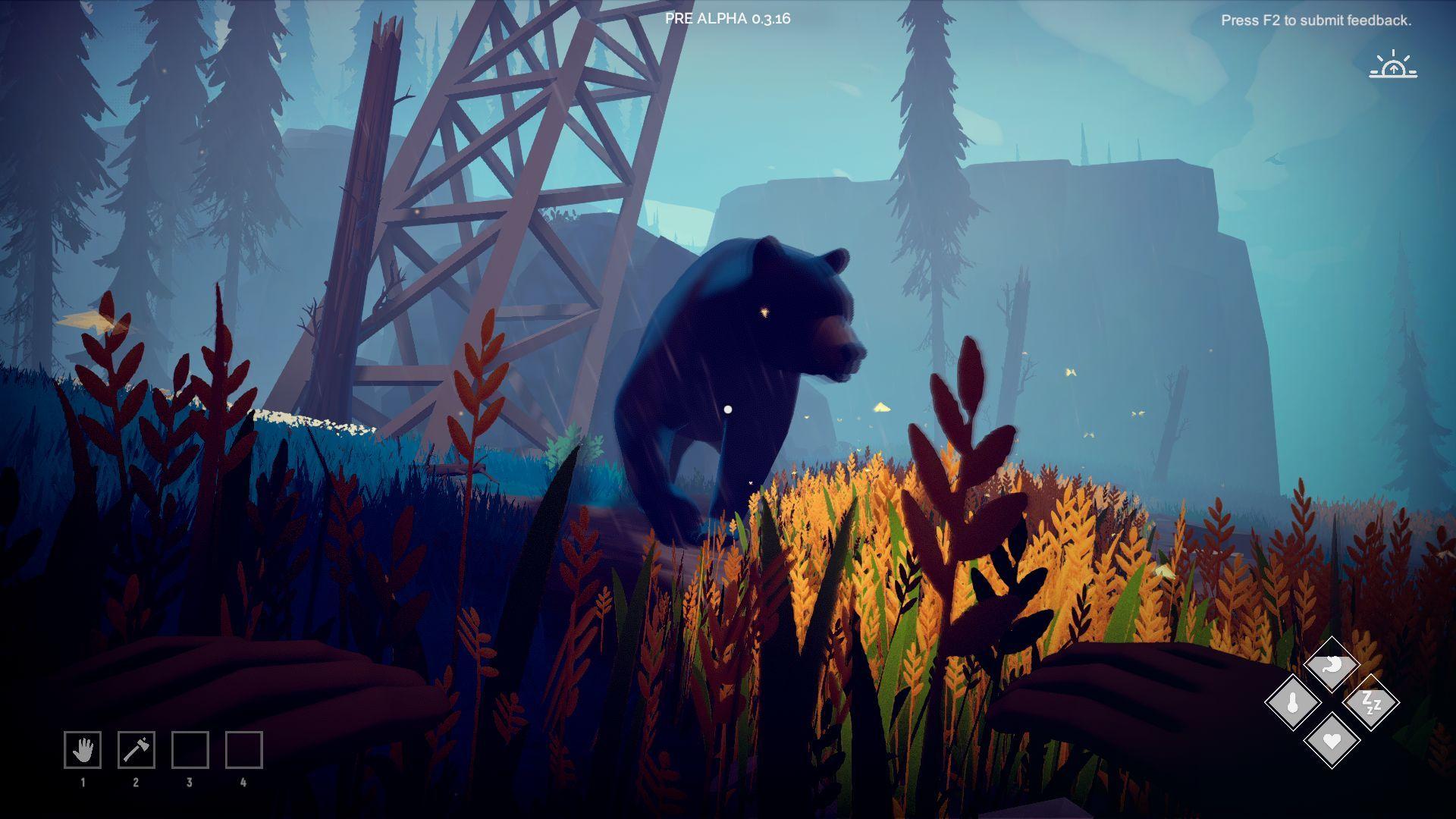Select the hand hotbar slot

(83, 750)
